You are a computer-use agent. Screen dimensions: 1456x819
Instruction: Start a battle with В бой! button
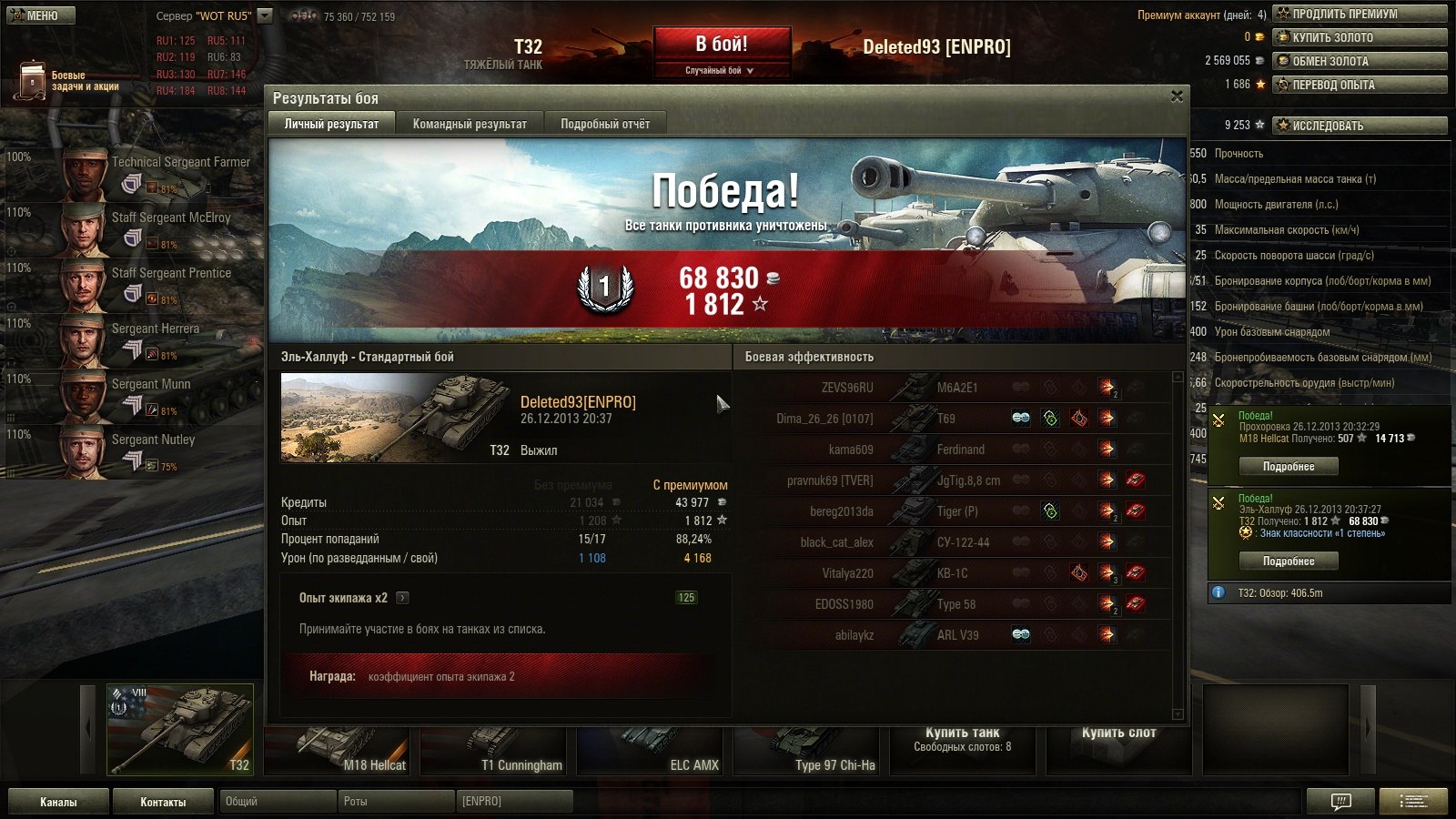(x=722, y=44)
